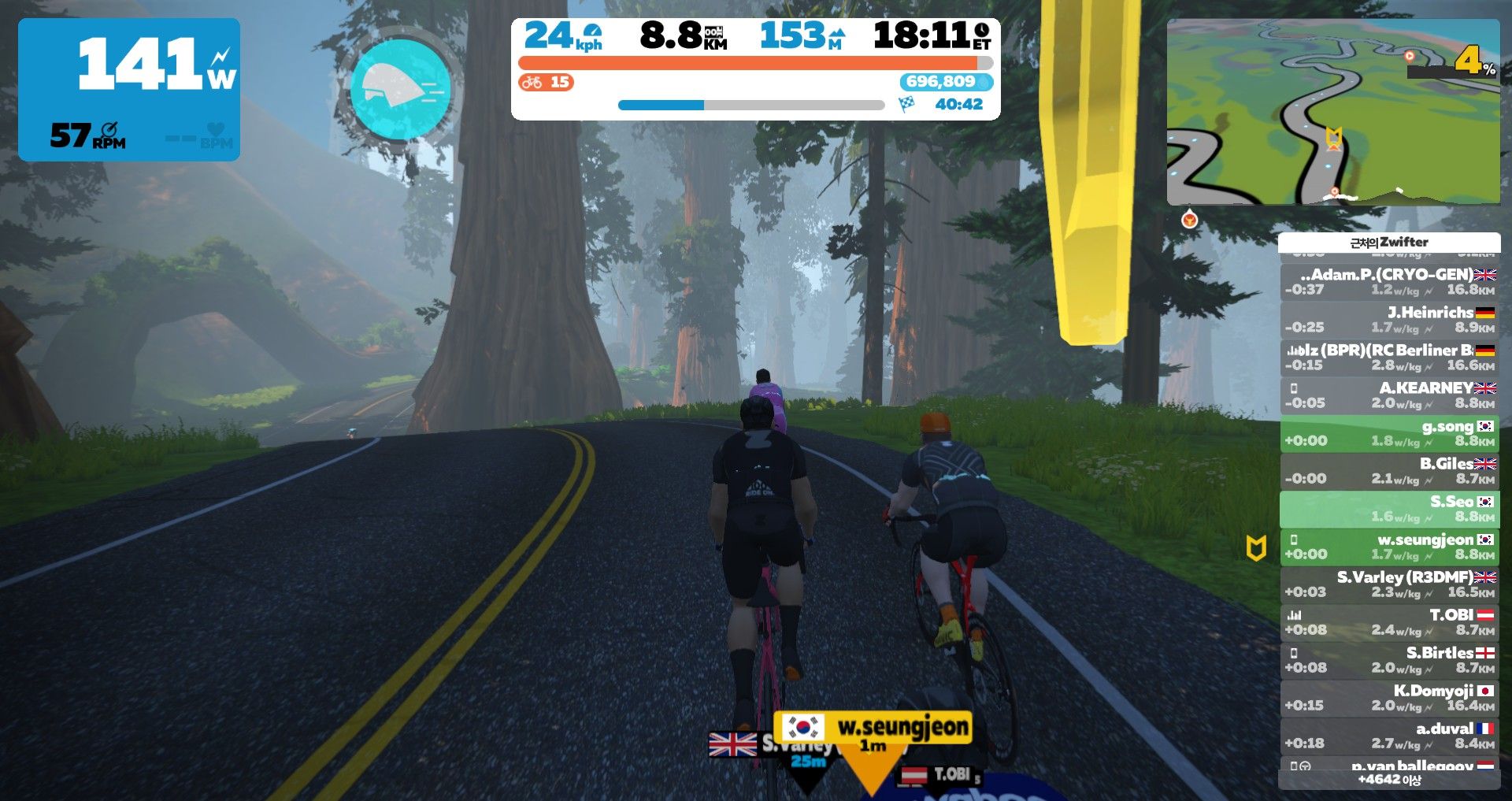Image resolution: width=1512 pixels, height=801 pixels.
Task: Choose S.Varley (R3DMF) in rider list
Action: point(1389,584)
